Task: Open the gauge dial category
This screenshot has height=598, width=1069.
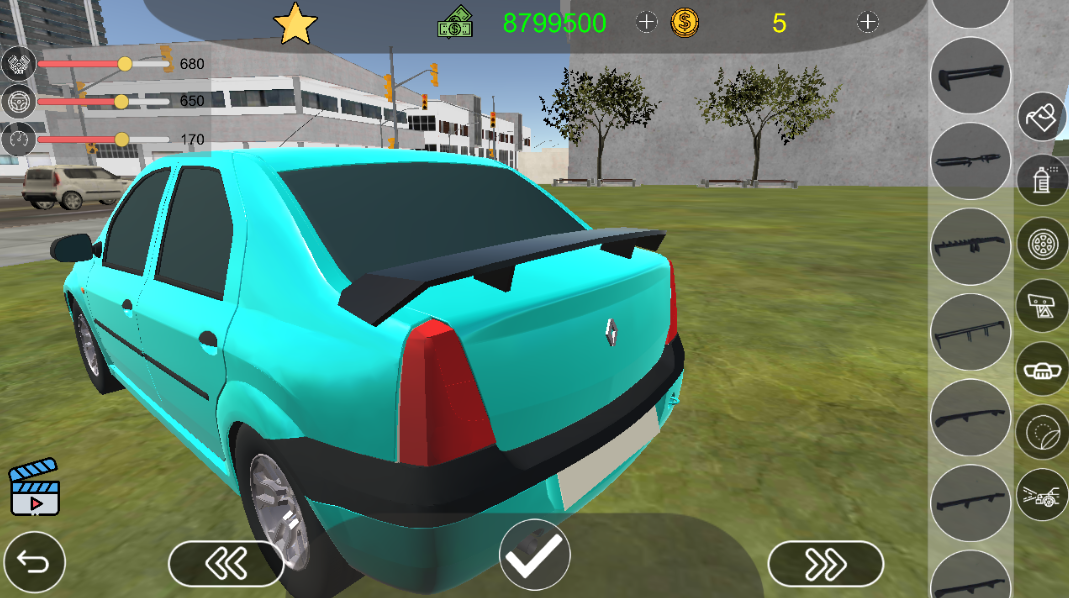Action: 1042,432
